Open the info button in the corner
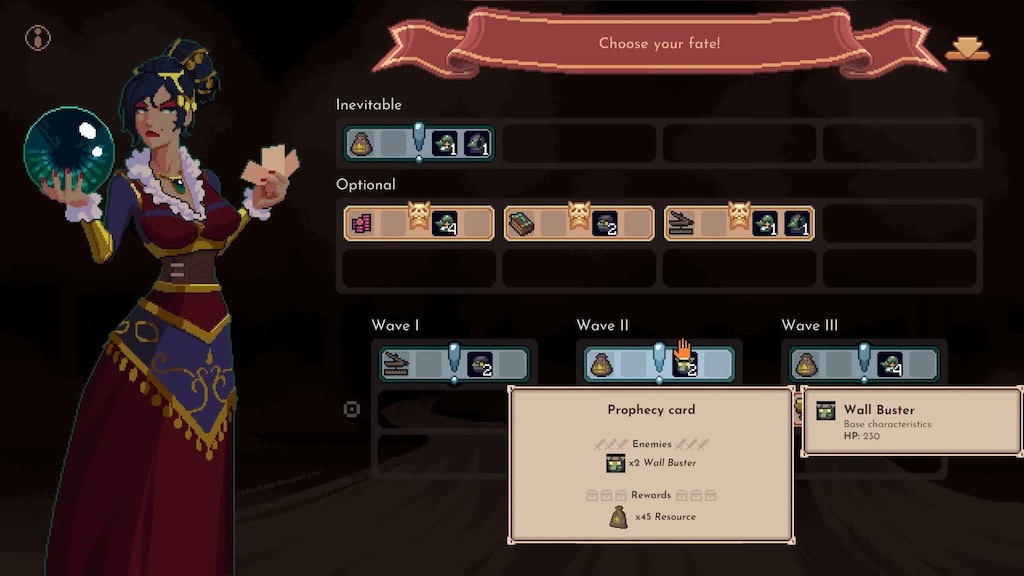1024x576 pixels. [38, 38]
